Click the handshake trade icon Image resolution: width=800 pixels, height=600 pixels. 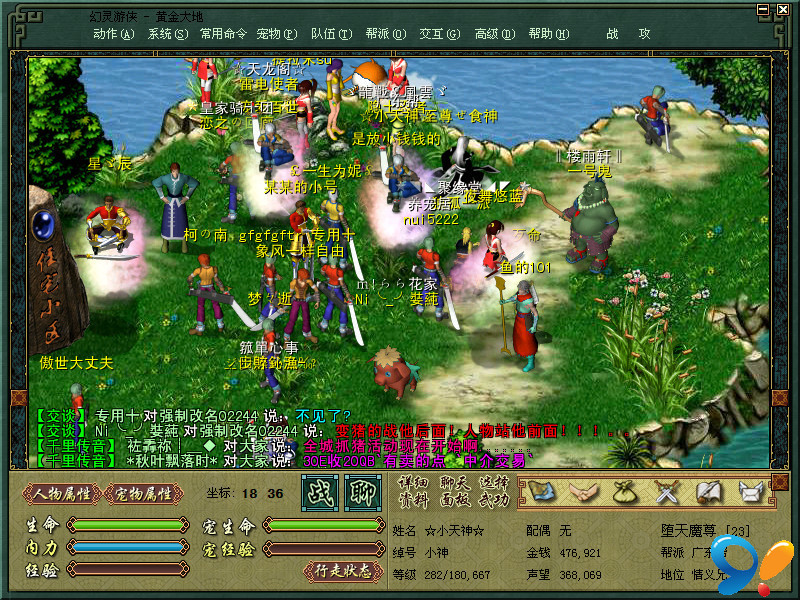point(583,491)
